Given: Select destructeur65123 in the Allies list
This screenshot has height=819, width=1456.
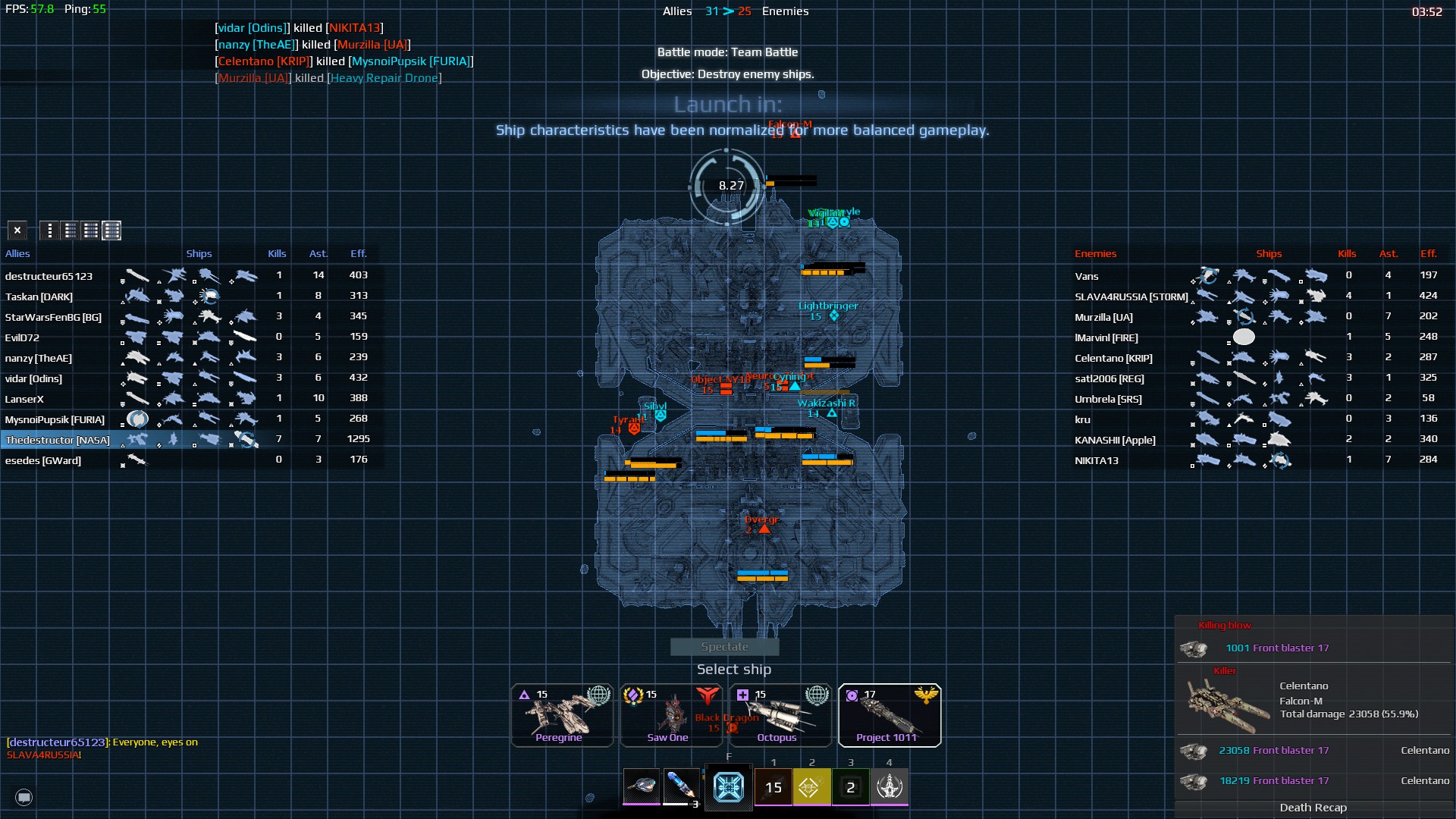Looking at the screenshot, I should tap(49, 276).
